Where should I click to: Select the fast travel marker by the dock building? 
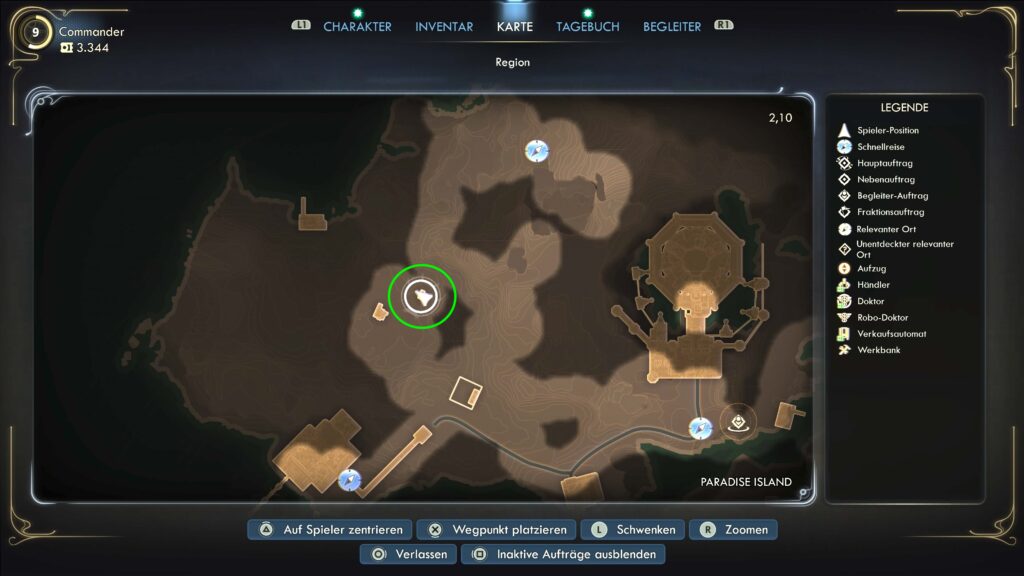click(349, 479)
